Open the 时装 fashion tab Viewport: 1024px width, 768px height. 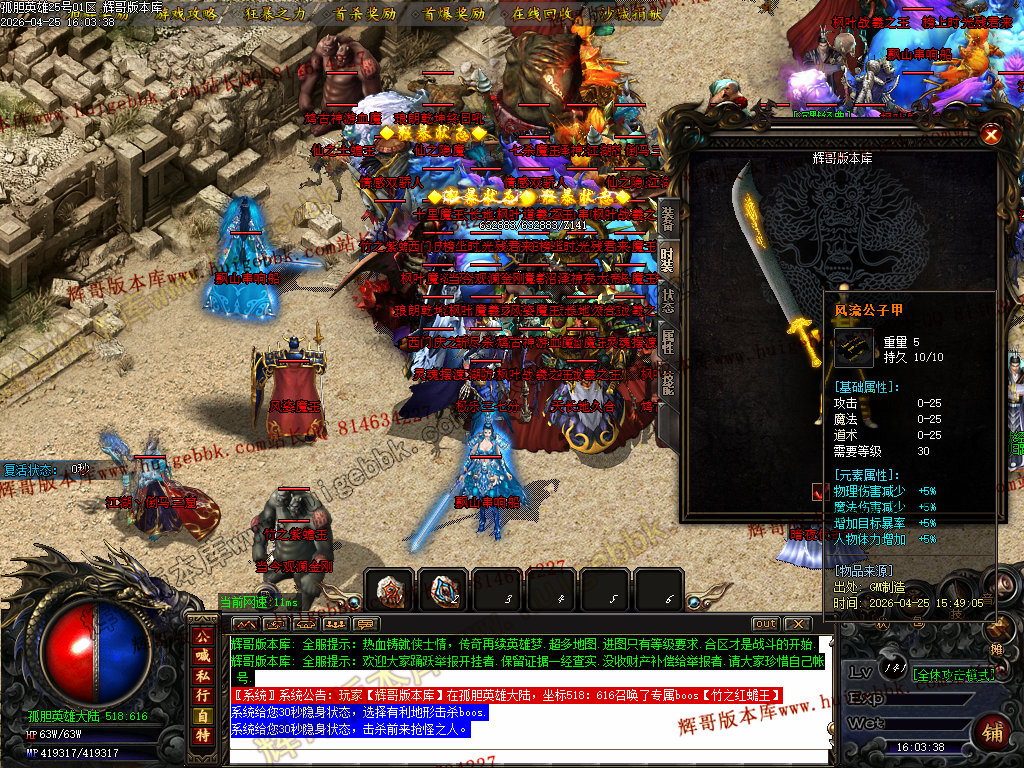[x=668, y=257]
